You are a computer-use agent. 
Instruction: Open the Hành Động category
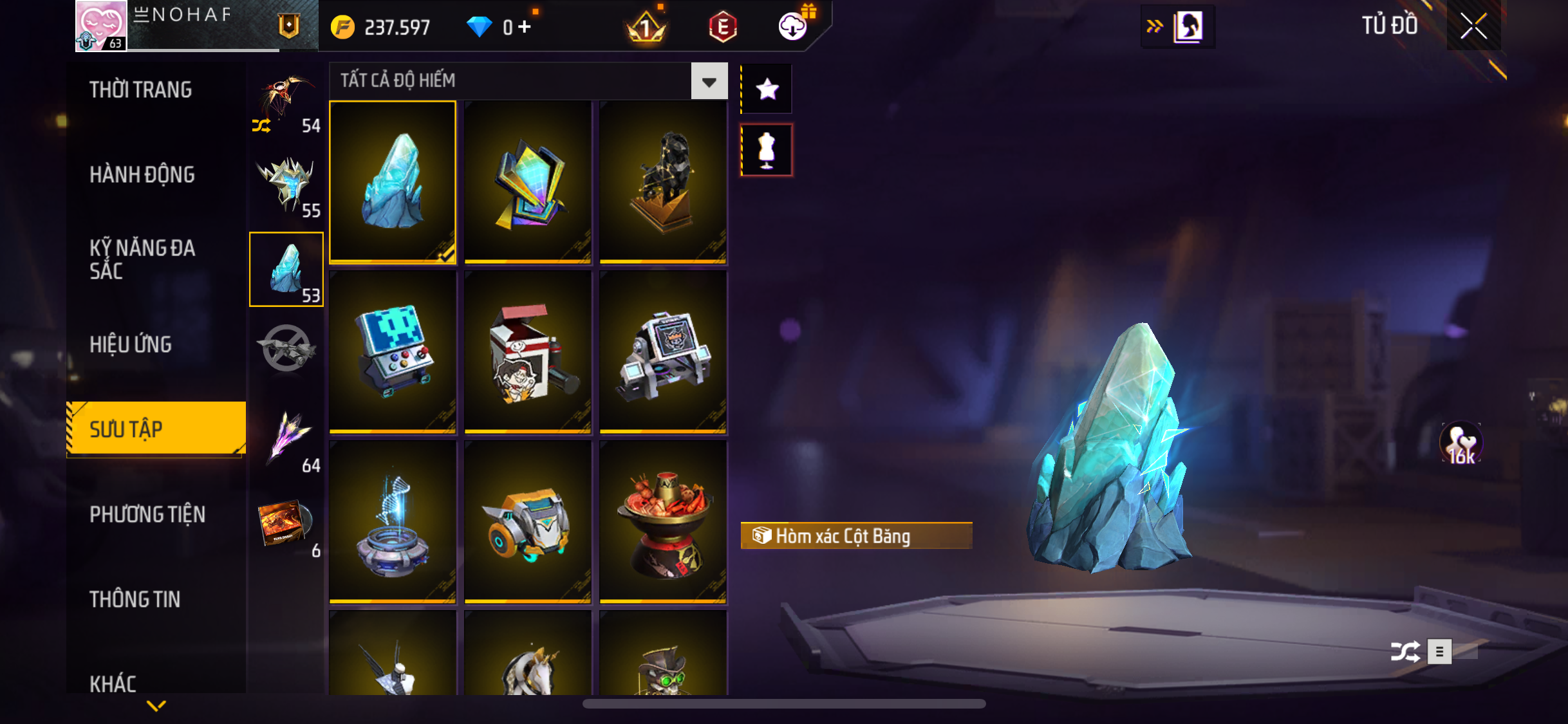coord(142,174)
